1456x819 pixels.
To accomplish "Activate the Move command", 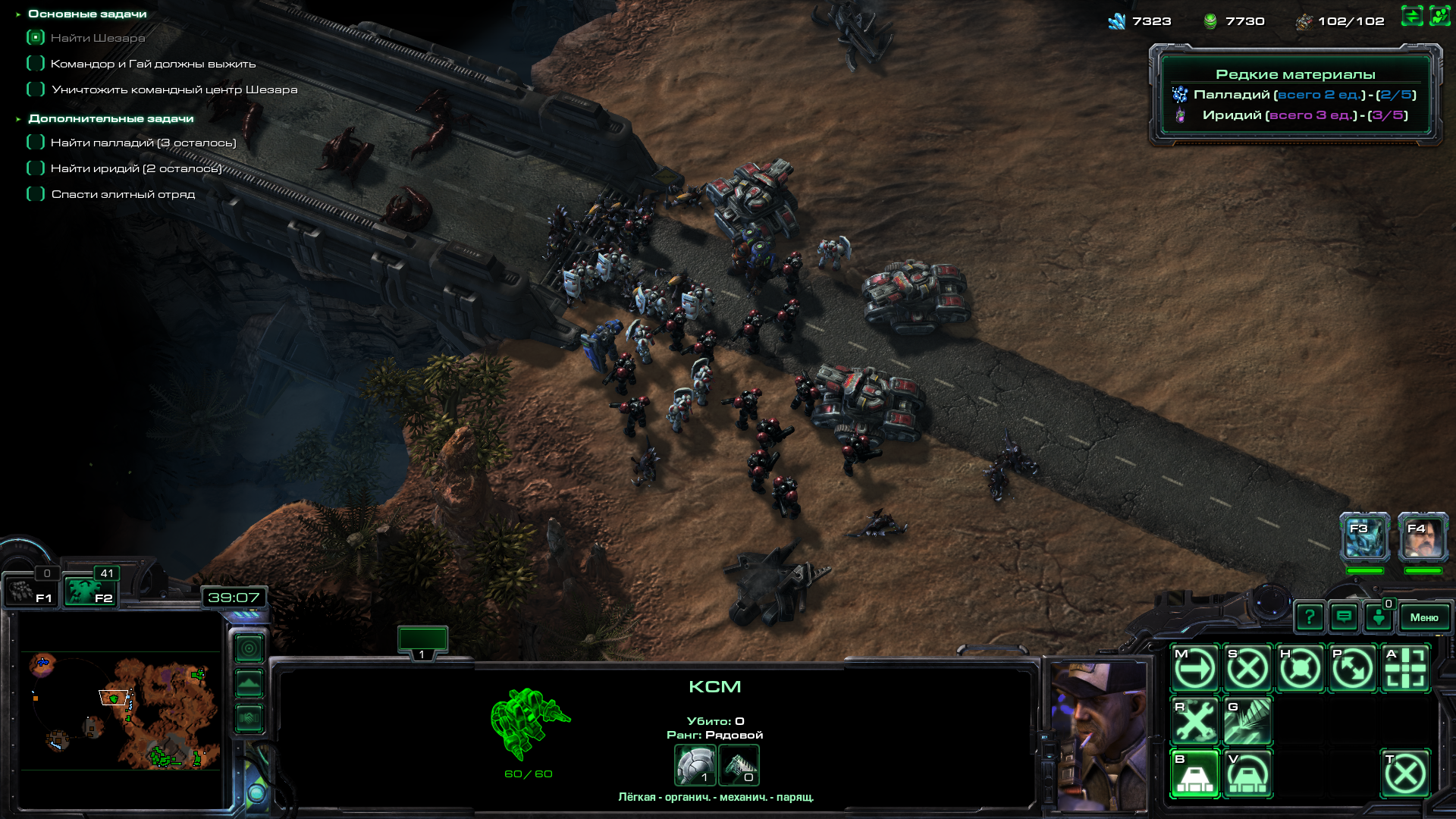I will tap(1195, 669).
